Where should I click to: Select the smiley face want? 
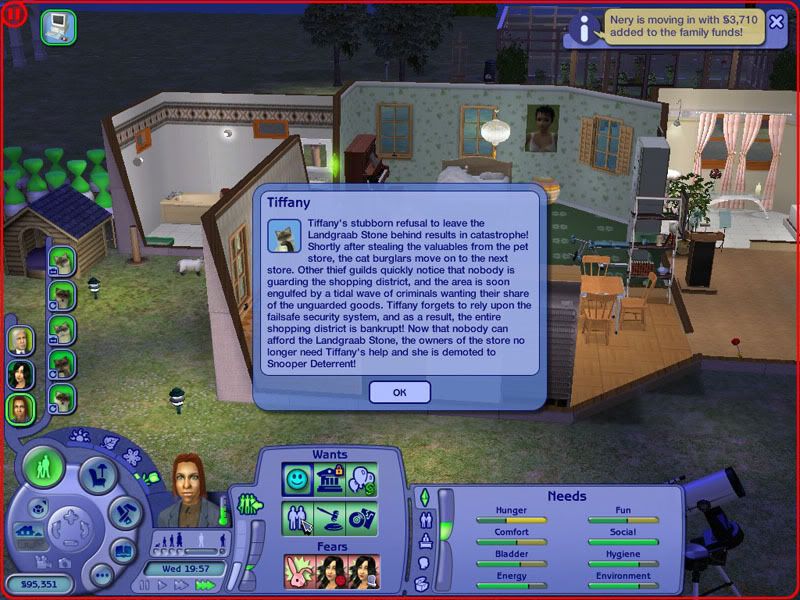pyautogui.click(x=298, y=479)
